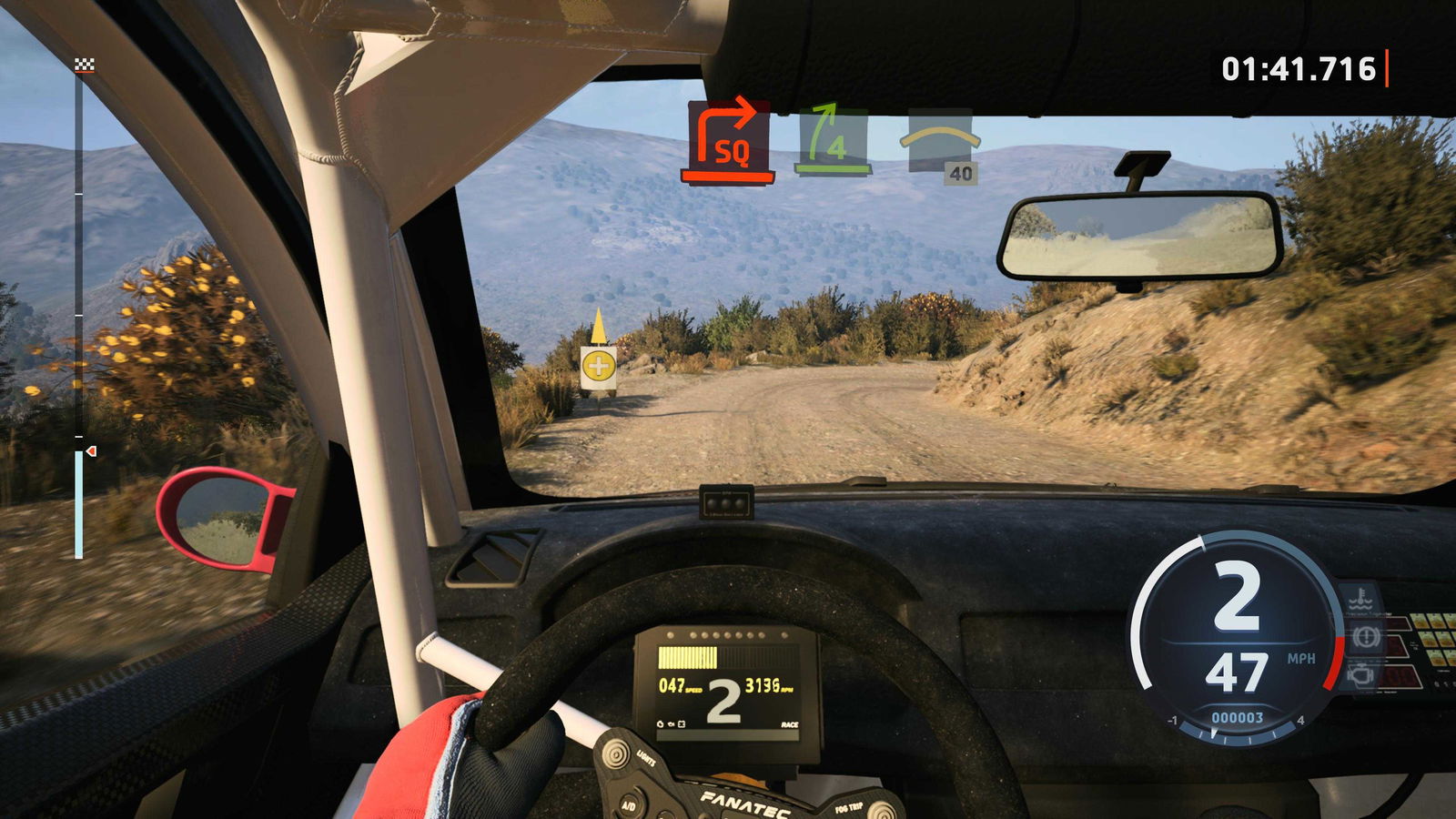Click the red stage progress position marker
This screenshot has height=819, width=1456.
click(x=91, y=451)
